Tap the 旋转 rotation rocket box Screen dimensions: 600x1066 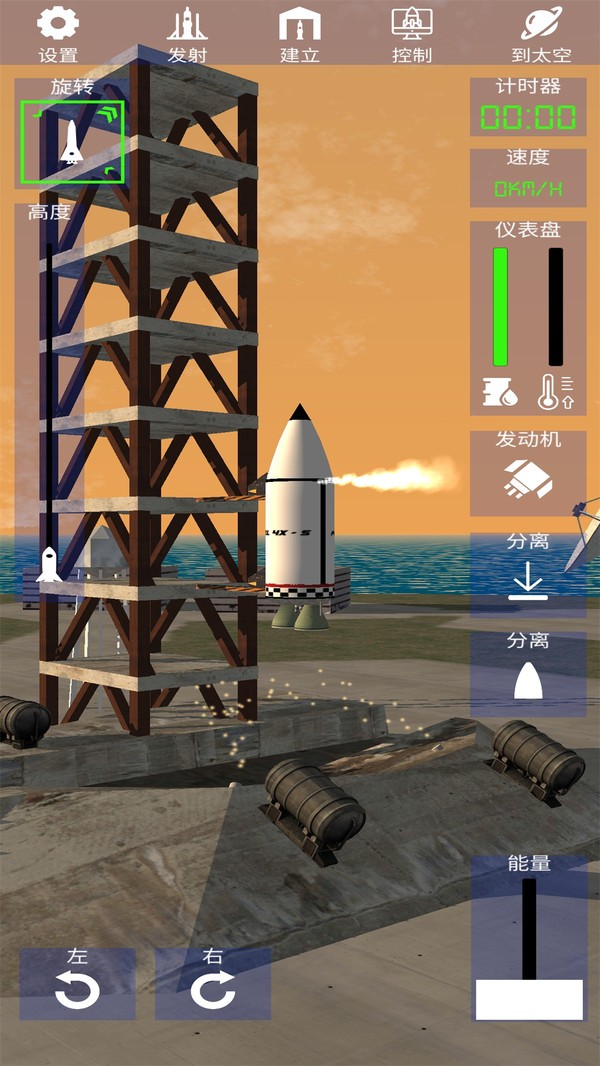point(71,142)
